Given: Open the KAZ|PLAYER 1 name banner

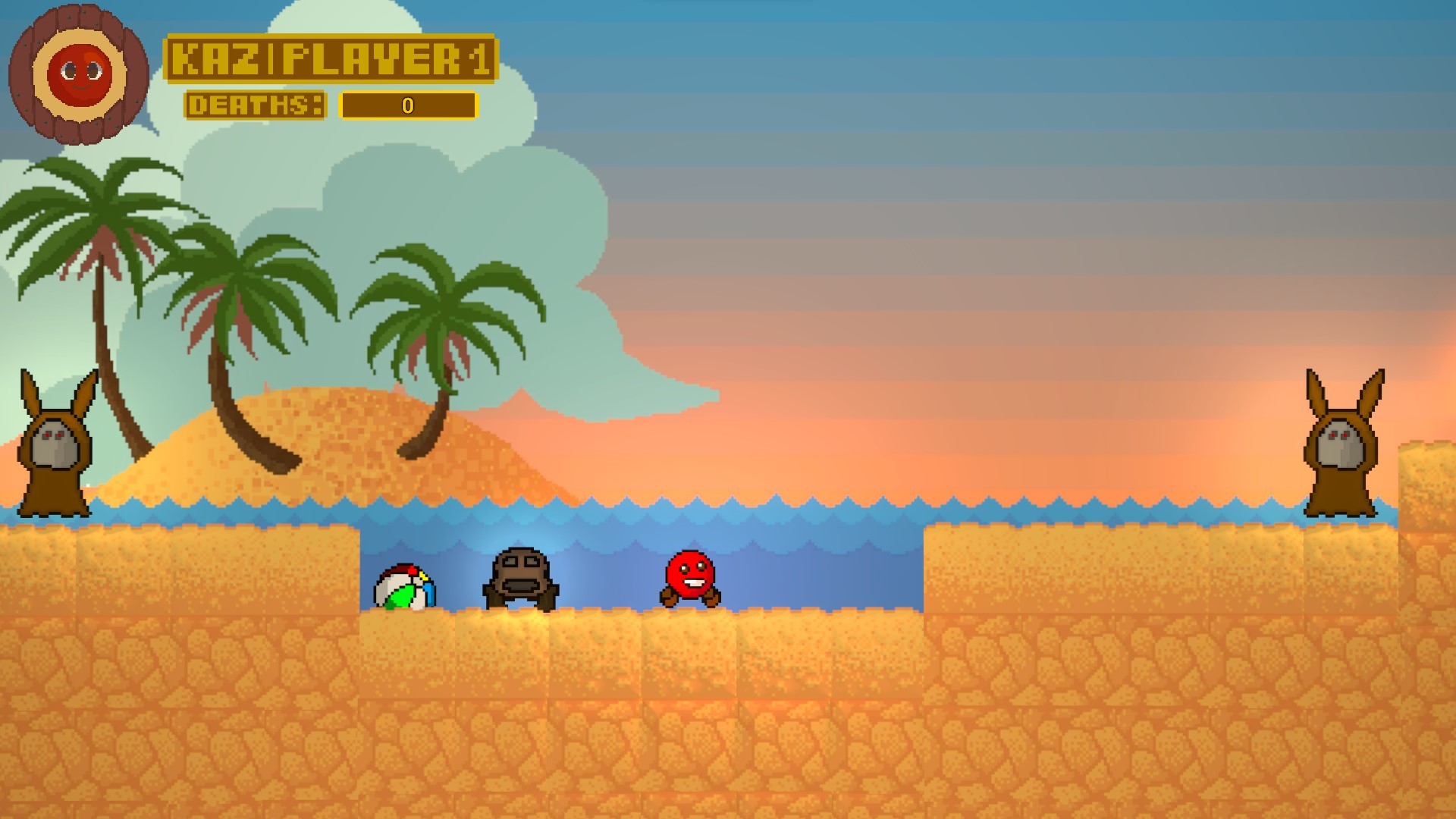Looking at the screenshot, I should [x=332, y=59].
